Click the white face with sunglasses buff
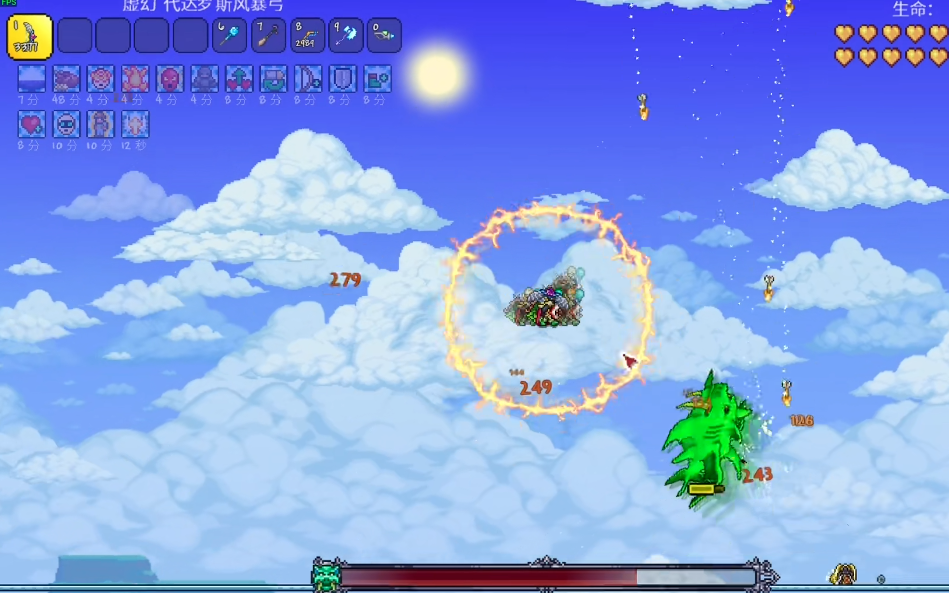 pyautogui.click(x=66, y=124)
